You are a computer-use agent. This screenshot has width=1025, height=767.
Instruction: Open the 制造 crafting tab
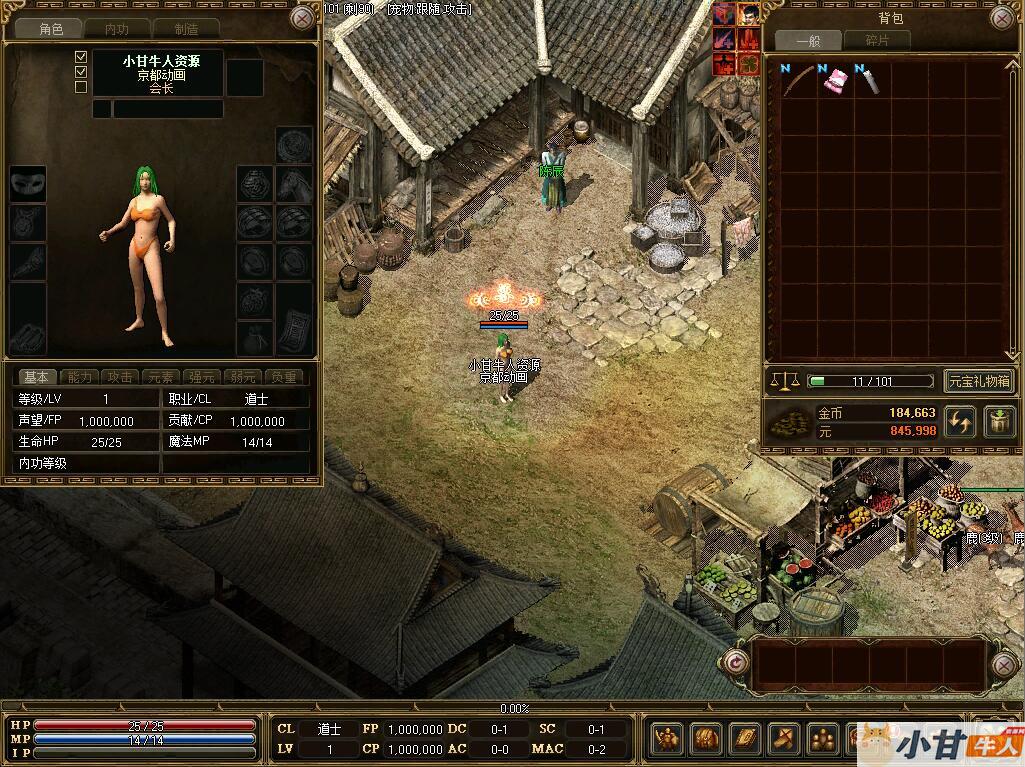point(186,29)
